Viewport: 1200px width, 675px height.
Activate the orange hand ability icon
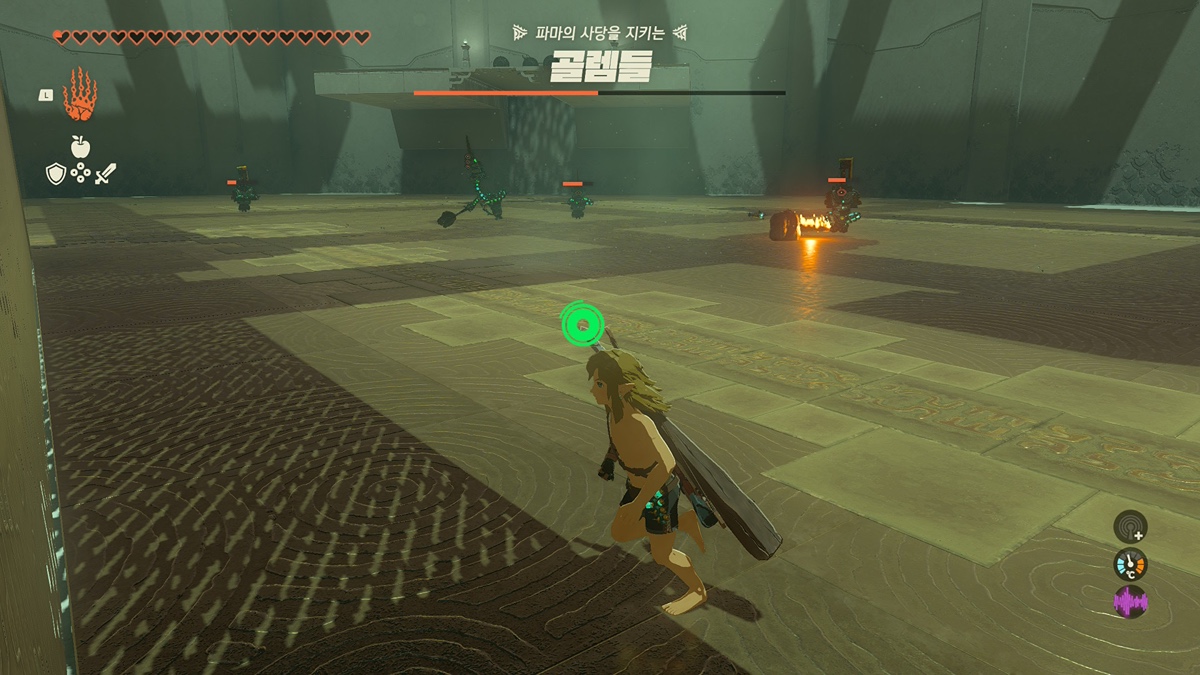point(79,95)
